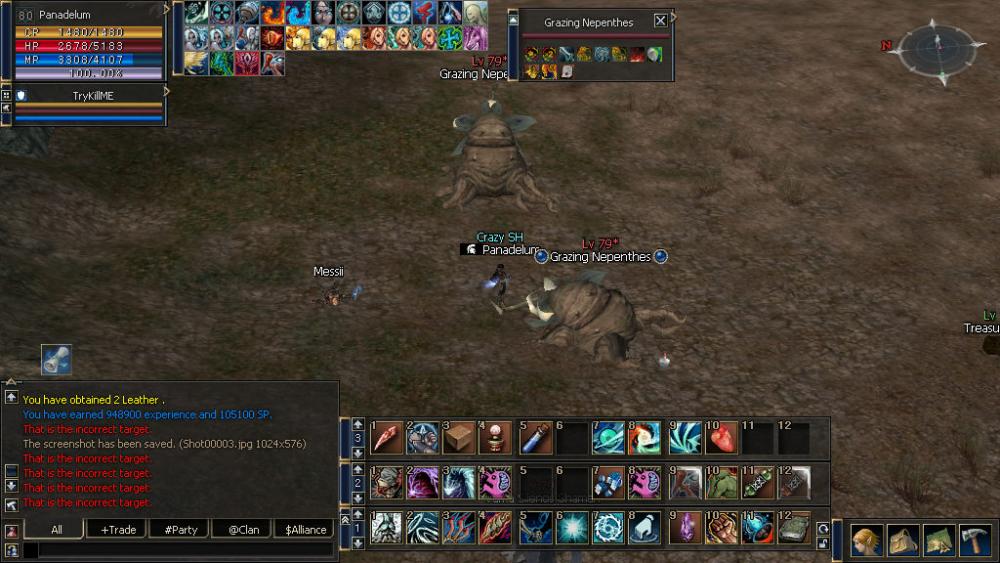
Task: Use the purple crystal hotbar item
Action: point(684,527)
